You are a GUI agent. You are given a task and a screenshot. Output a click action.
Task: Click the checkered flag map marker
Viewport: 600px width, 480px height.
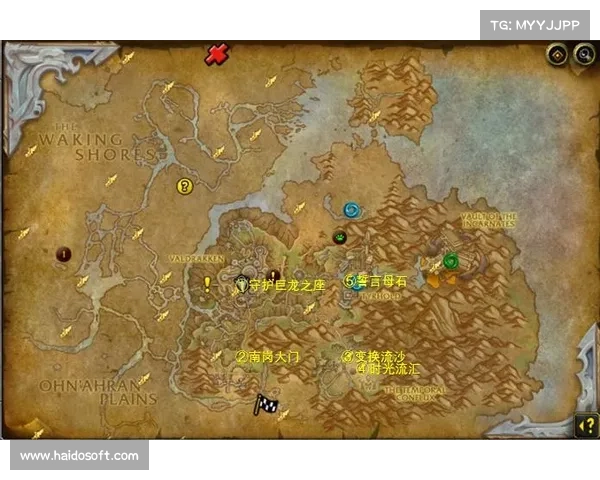coord(264,404)
